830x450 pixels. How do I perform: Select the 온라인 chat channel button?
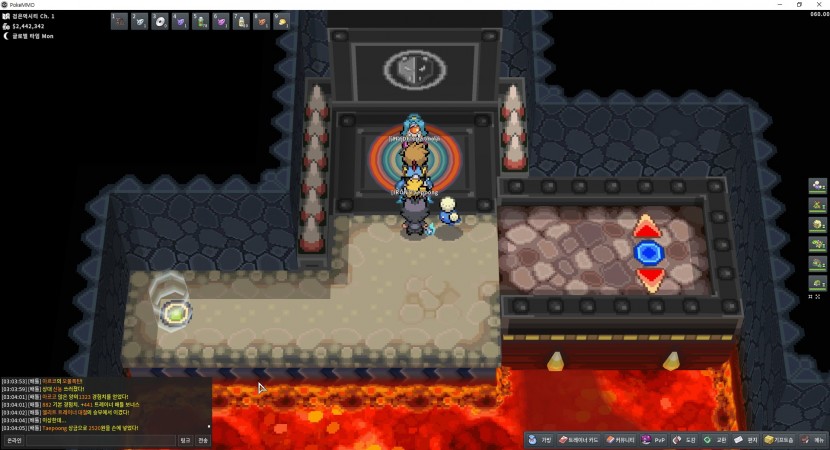[13, 440]
